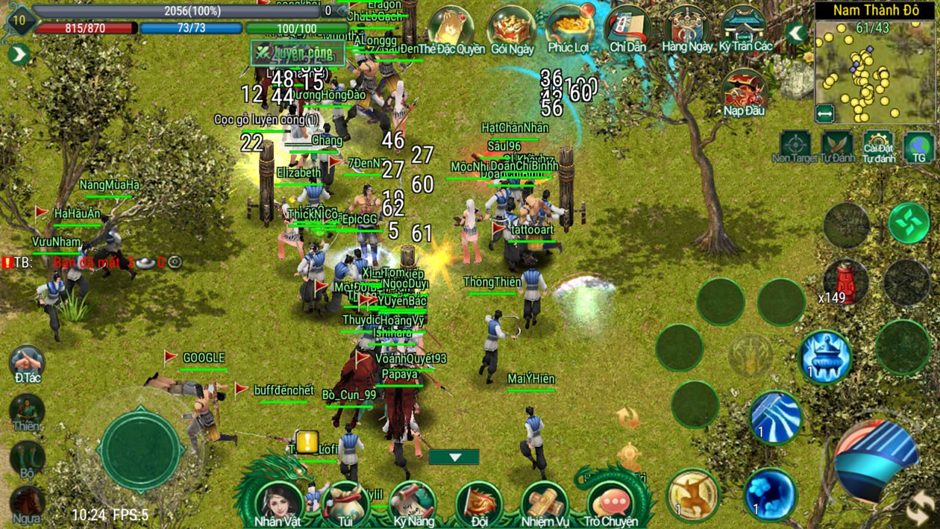Open the Đội team menu
Viewport: 940px width, 529px height.
coord(478,501)
